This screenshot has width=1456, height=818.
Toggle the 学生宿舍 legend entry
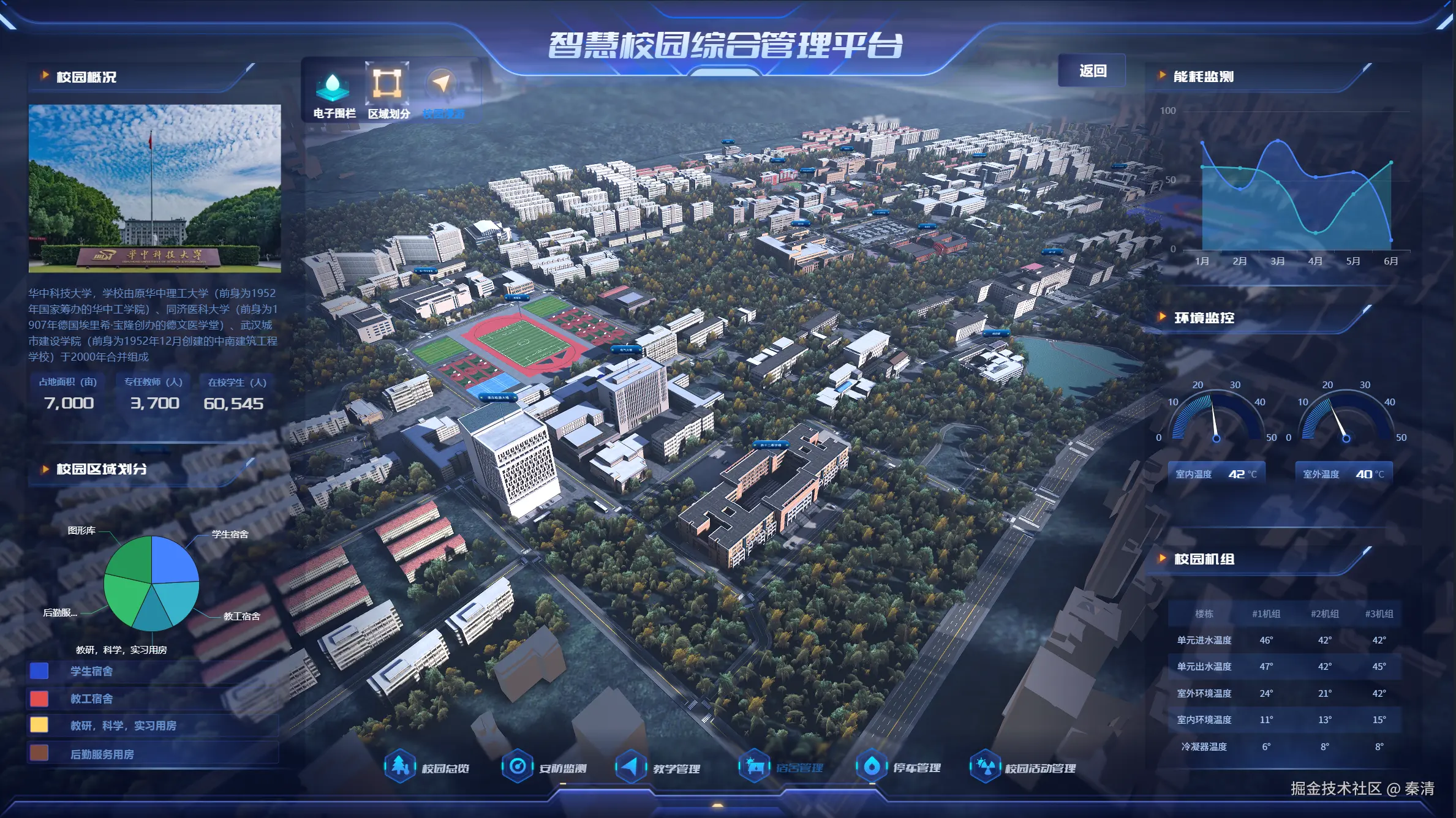pyautogui.click(x=92, y=671)
